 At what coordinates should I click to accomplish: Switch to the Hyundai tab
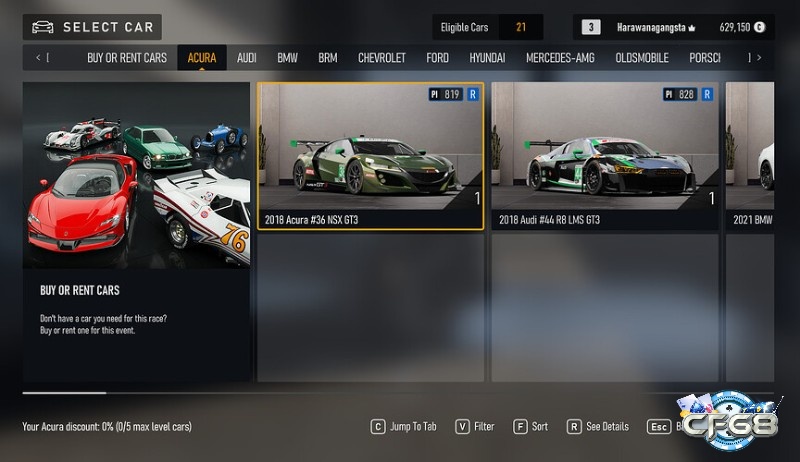tap(487, 58)
